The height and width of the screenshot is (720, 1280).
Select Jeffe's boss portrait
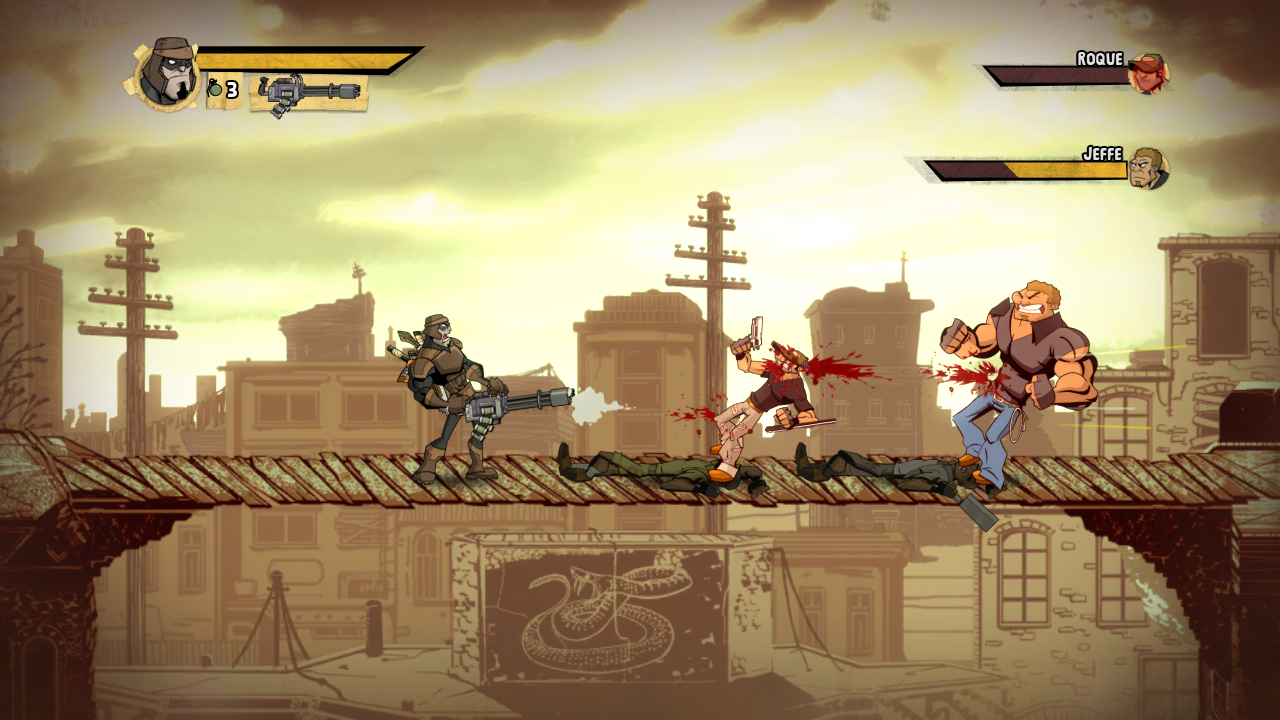coord(1148,168)
